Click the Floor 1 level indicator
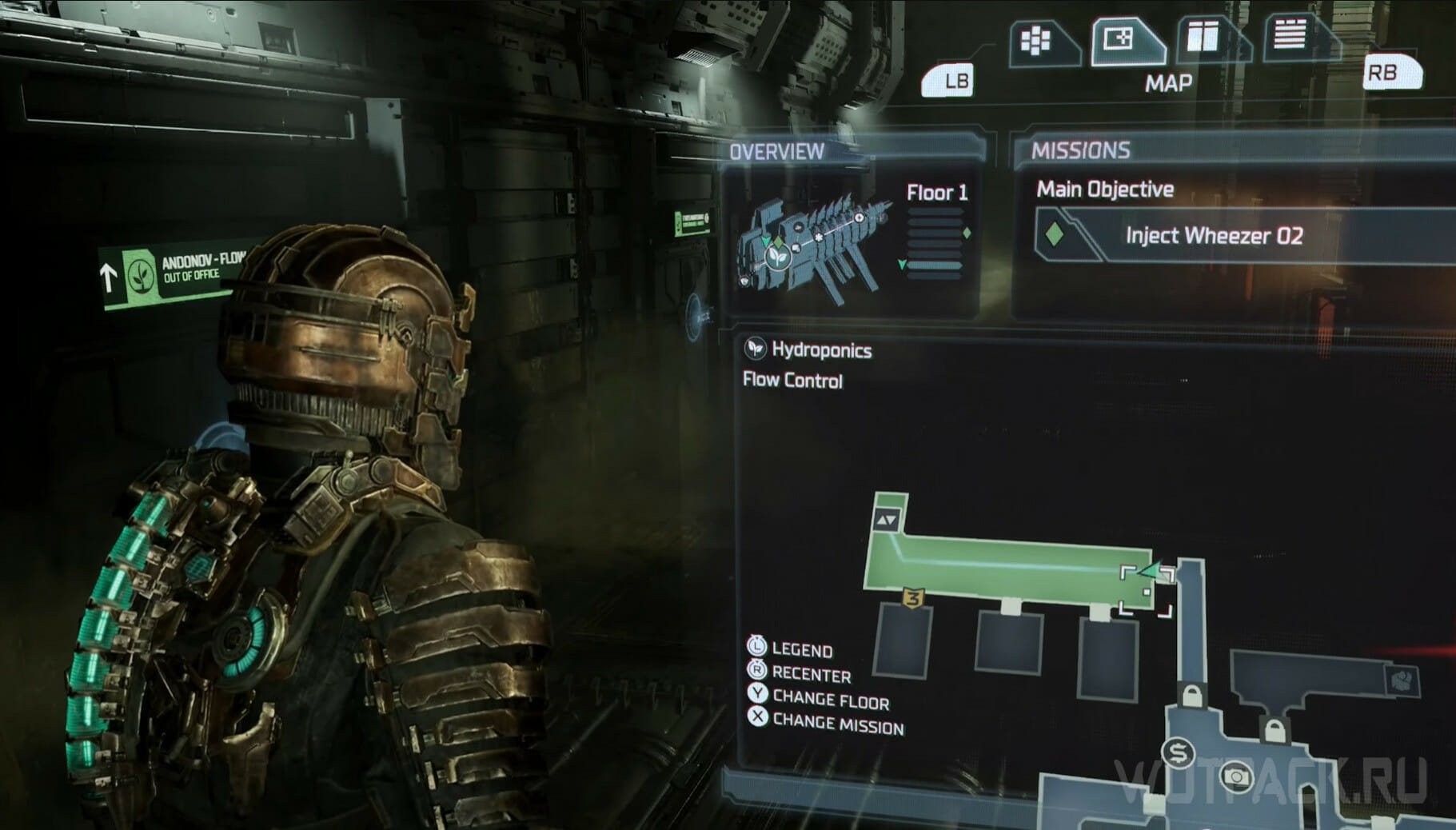Viewport: 1456px width, 830px height. [x=937, y=193]
